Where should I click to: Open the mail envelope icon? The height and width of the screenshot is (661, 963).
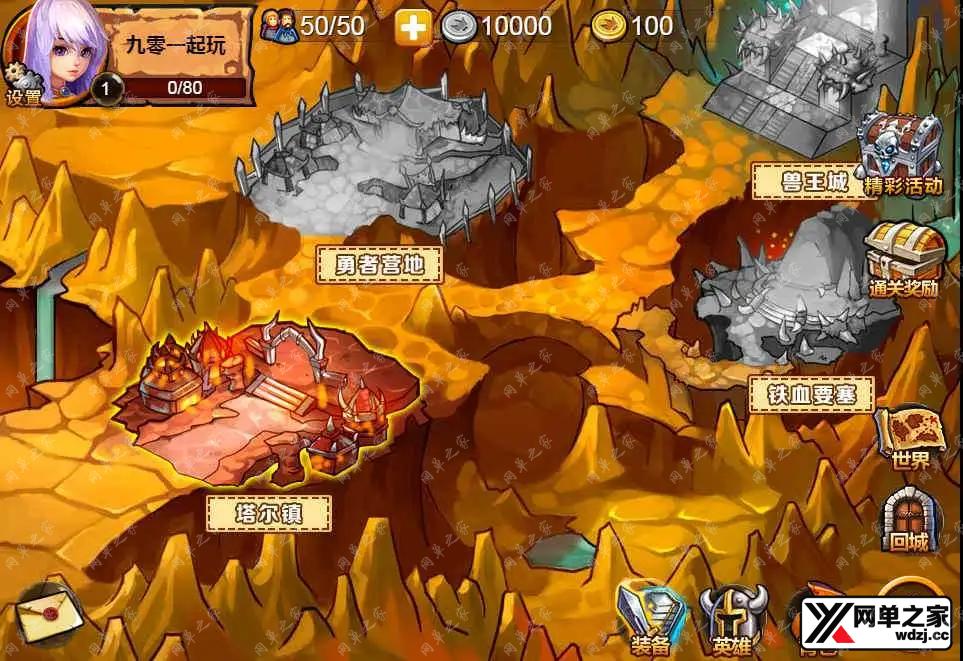(49, 613)
